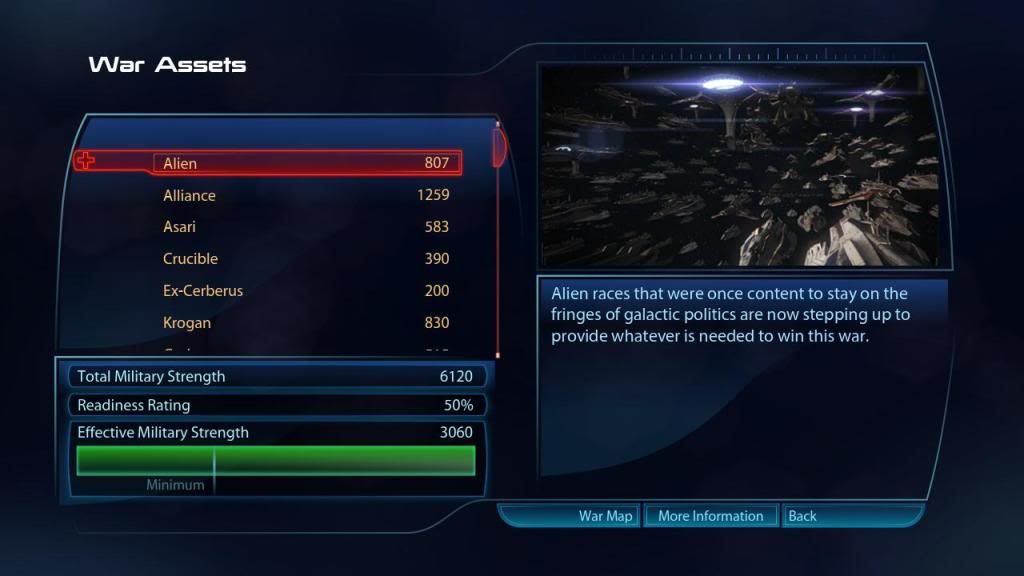
Task: Pick the Ex-Cerberus category
Action: (306, 291)
